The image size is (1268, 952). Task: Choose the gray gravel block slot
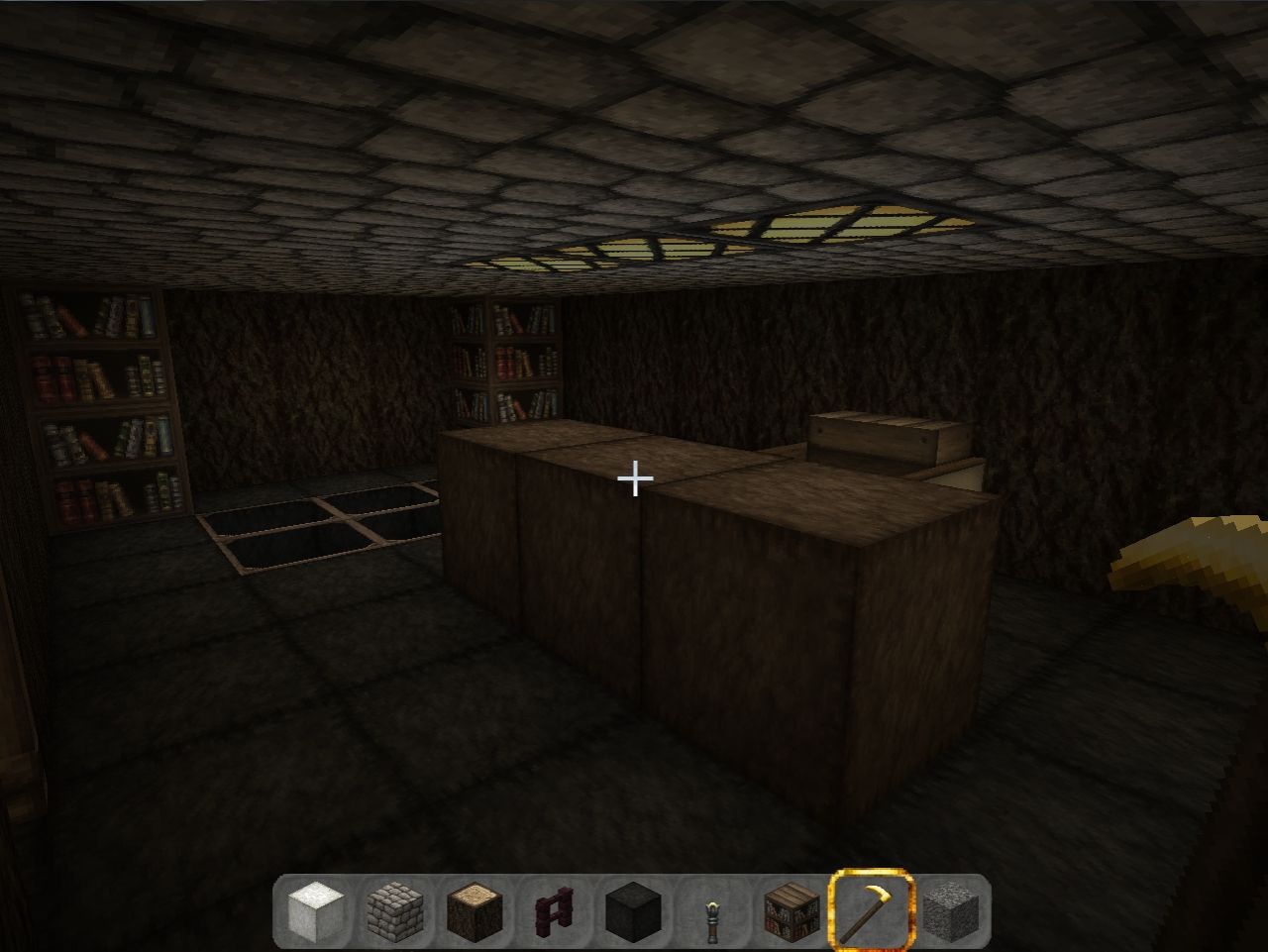point(950,909)
